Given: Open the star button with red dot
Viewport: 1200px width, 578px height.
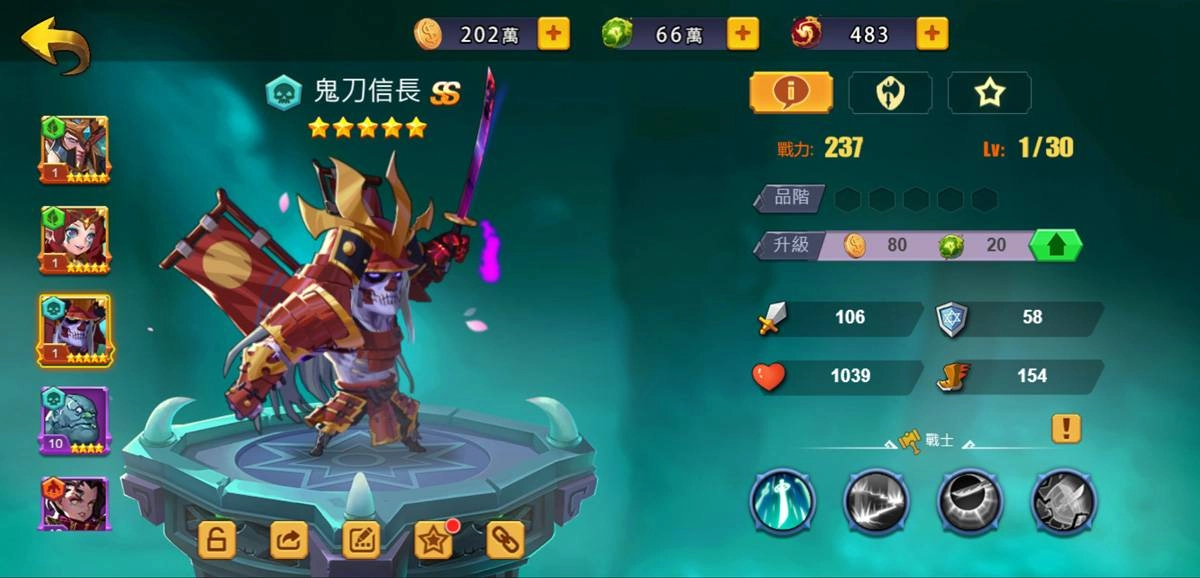Looking at the screenshot, I should [434, 540].
